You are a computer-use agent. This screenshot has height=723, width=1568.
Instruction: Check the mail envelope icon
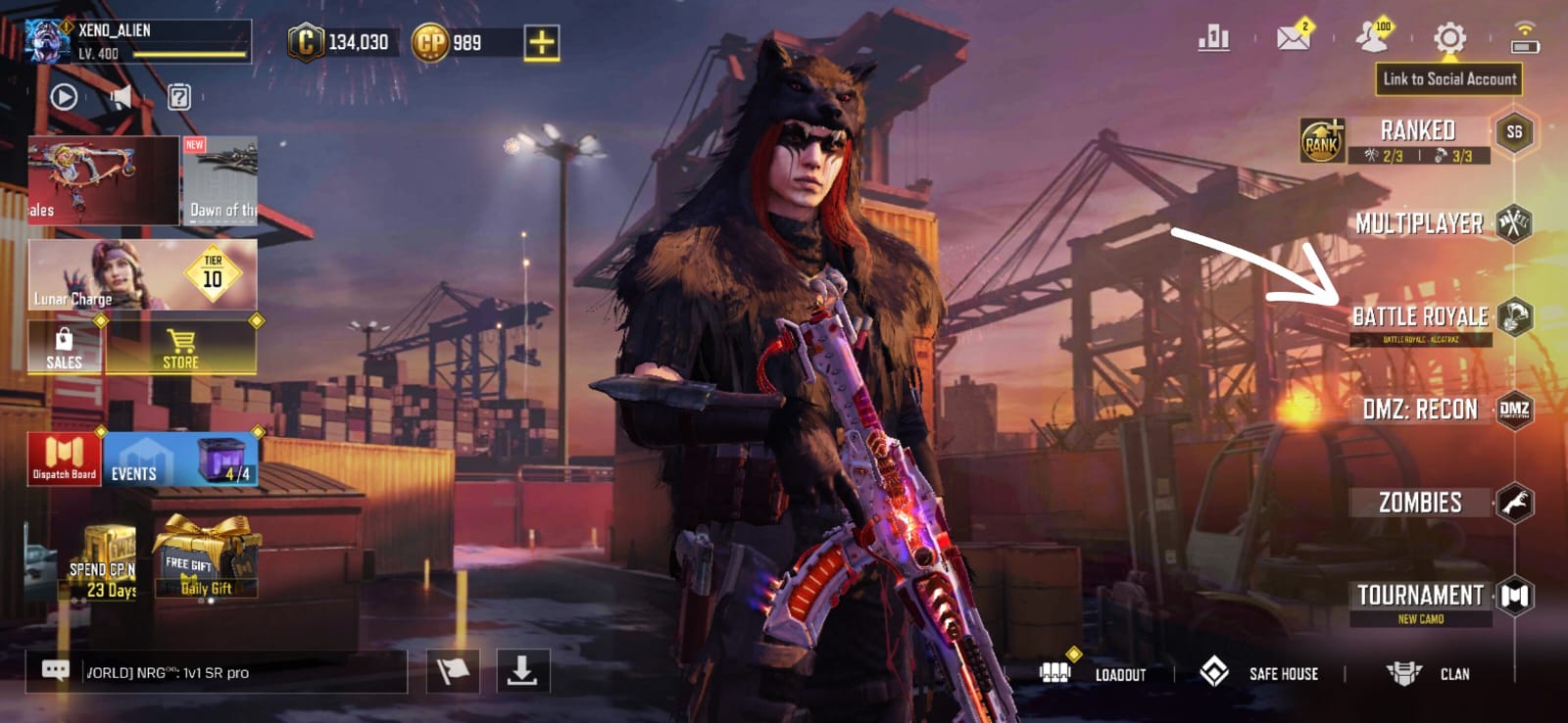tap(1294, 38)
